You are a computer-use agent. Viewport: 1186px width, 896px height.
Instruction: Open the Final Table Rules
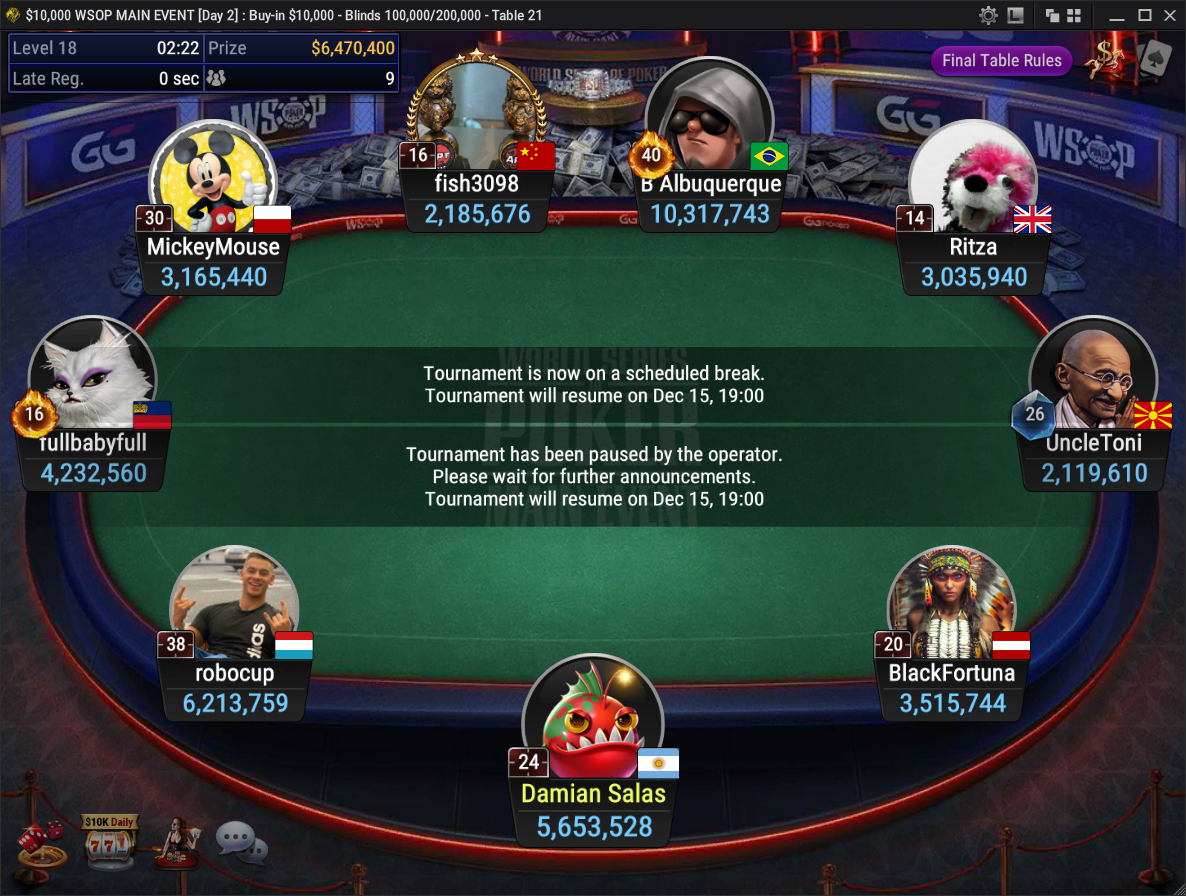1001,60
